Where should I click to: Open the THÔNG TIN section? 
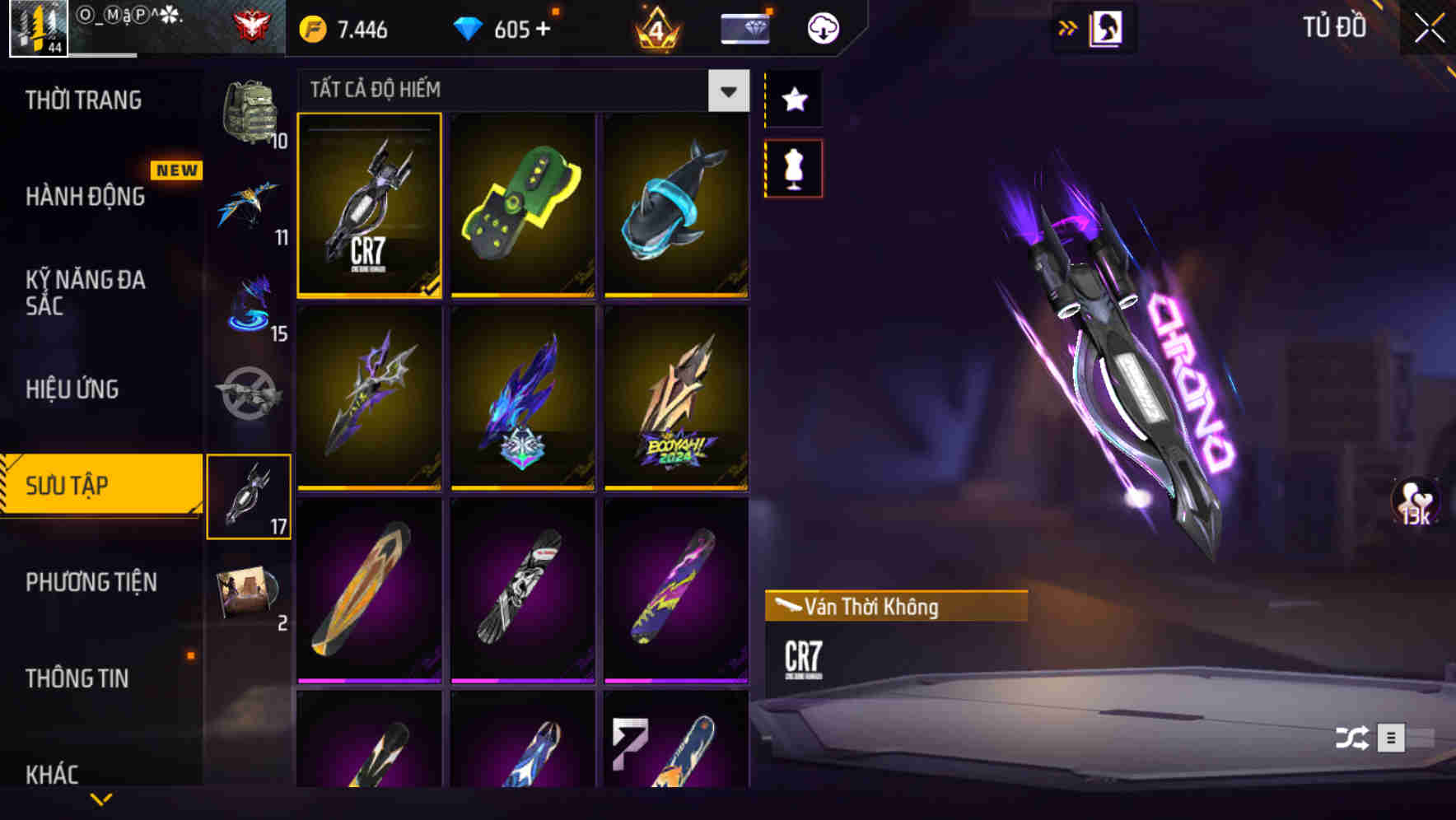(76, 678)
